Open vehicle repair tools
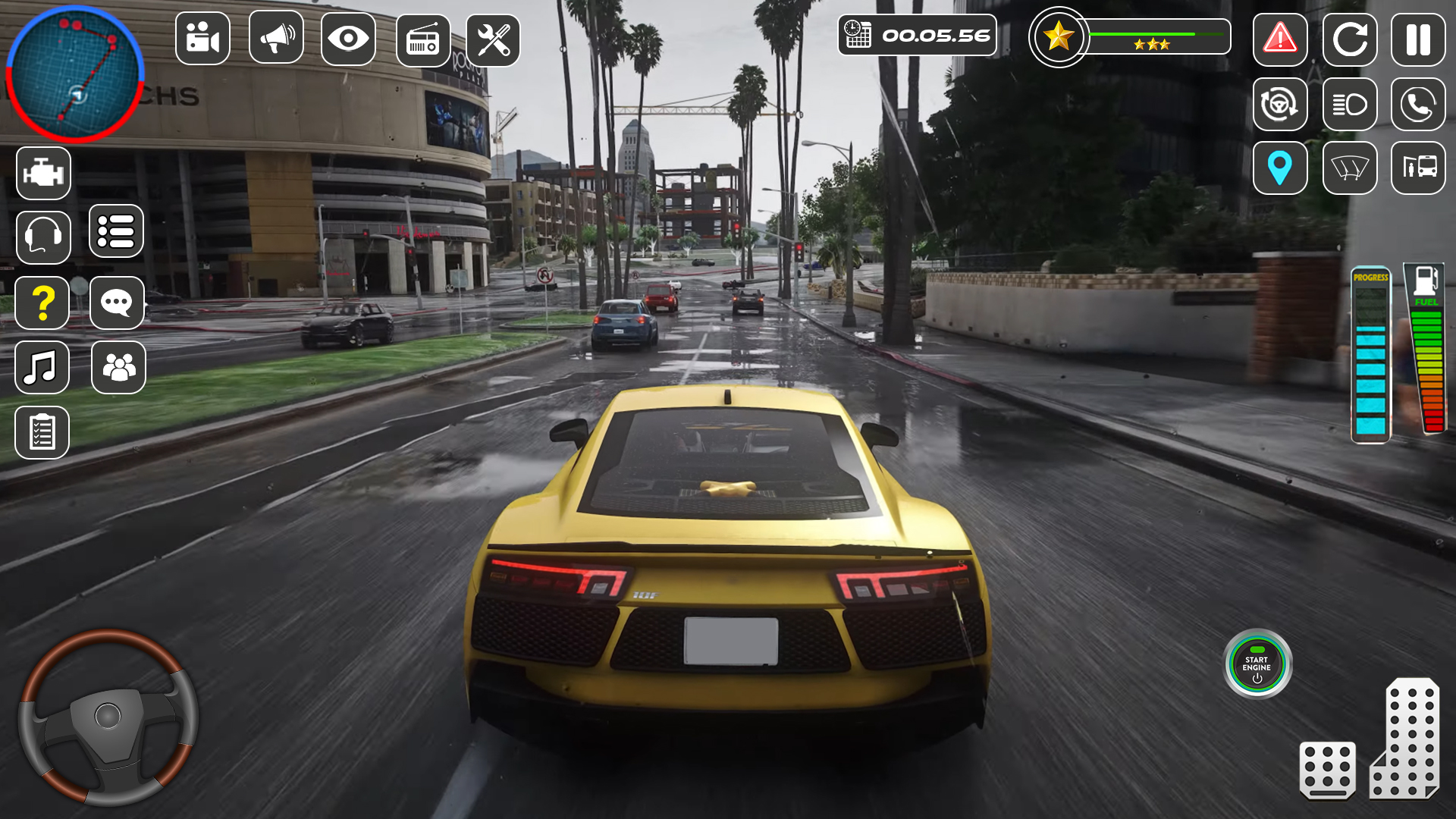This screenshot has width=1456, height=819. coord(495,38)
